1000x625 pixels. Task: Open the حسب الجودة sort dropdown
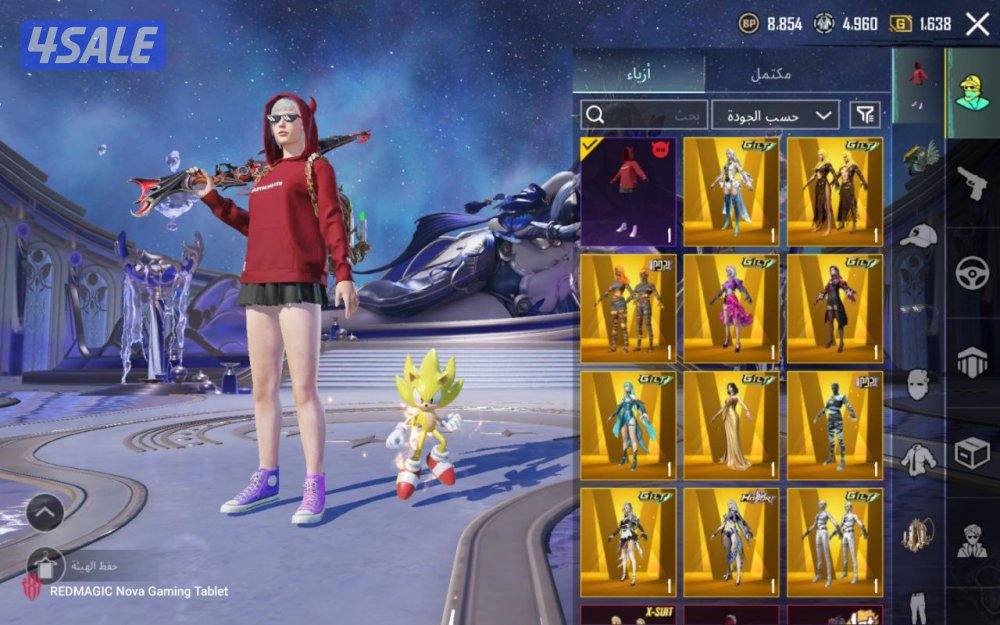775,115
